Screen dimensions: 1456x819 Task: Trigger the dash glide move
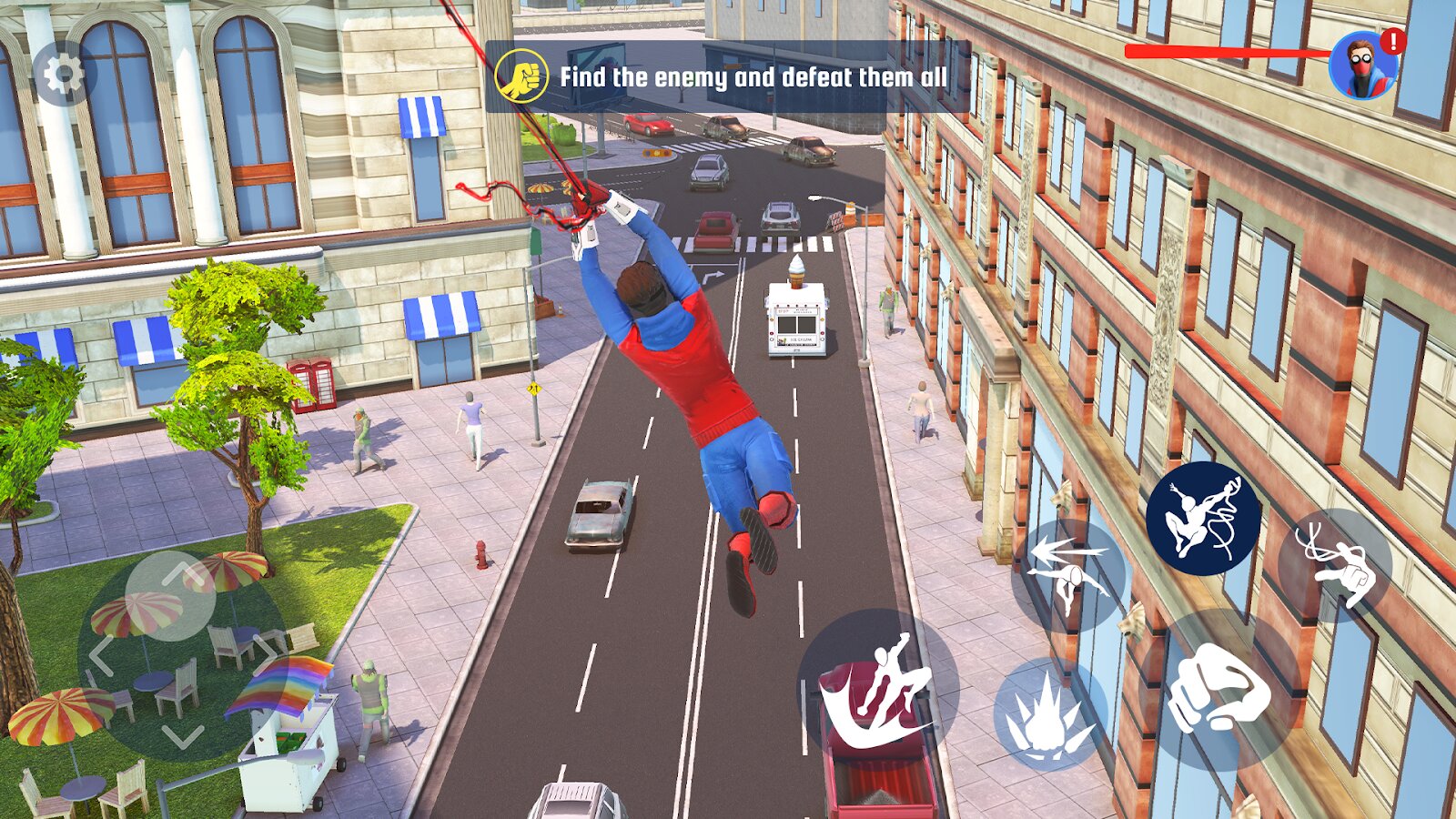(1068, 573)
